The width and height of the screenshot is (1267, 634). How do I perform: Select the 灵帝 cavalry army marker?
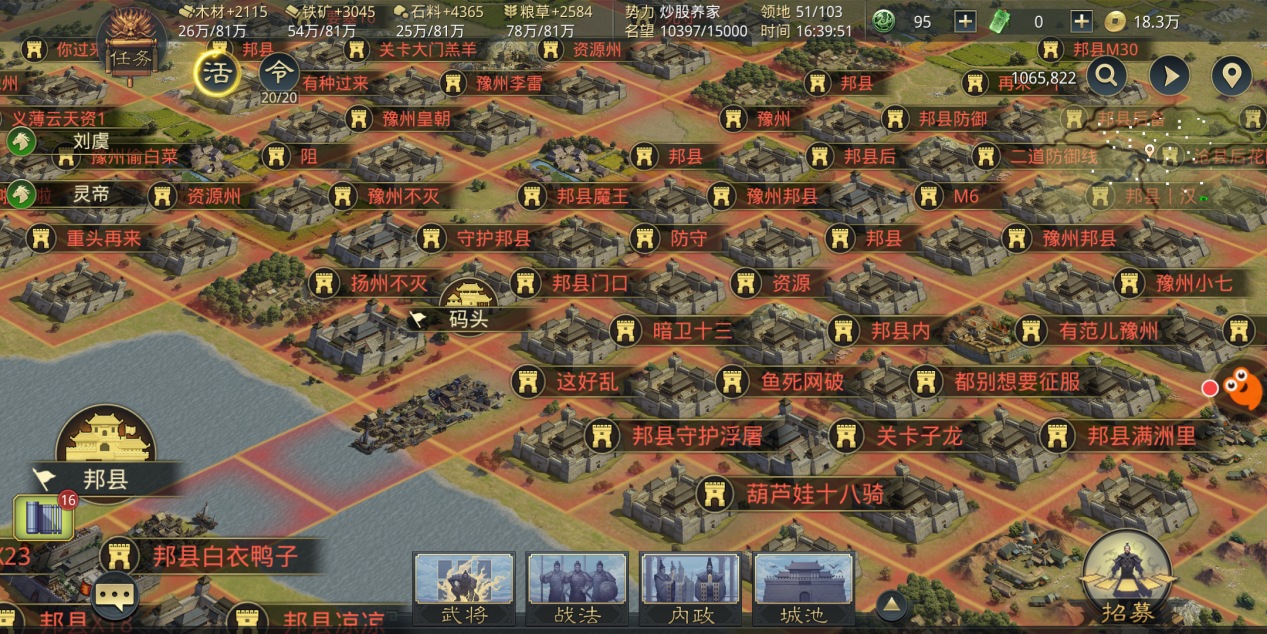(22, 194)
